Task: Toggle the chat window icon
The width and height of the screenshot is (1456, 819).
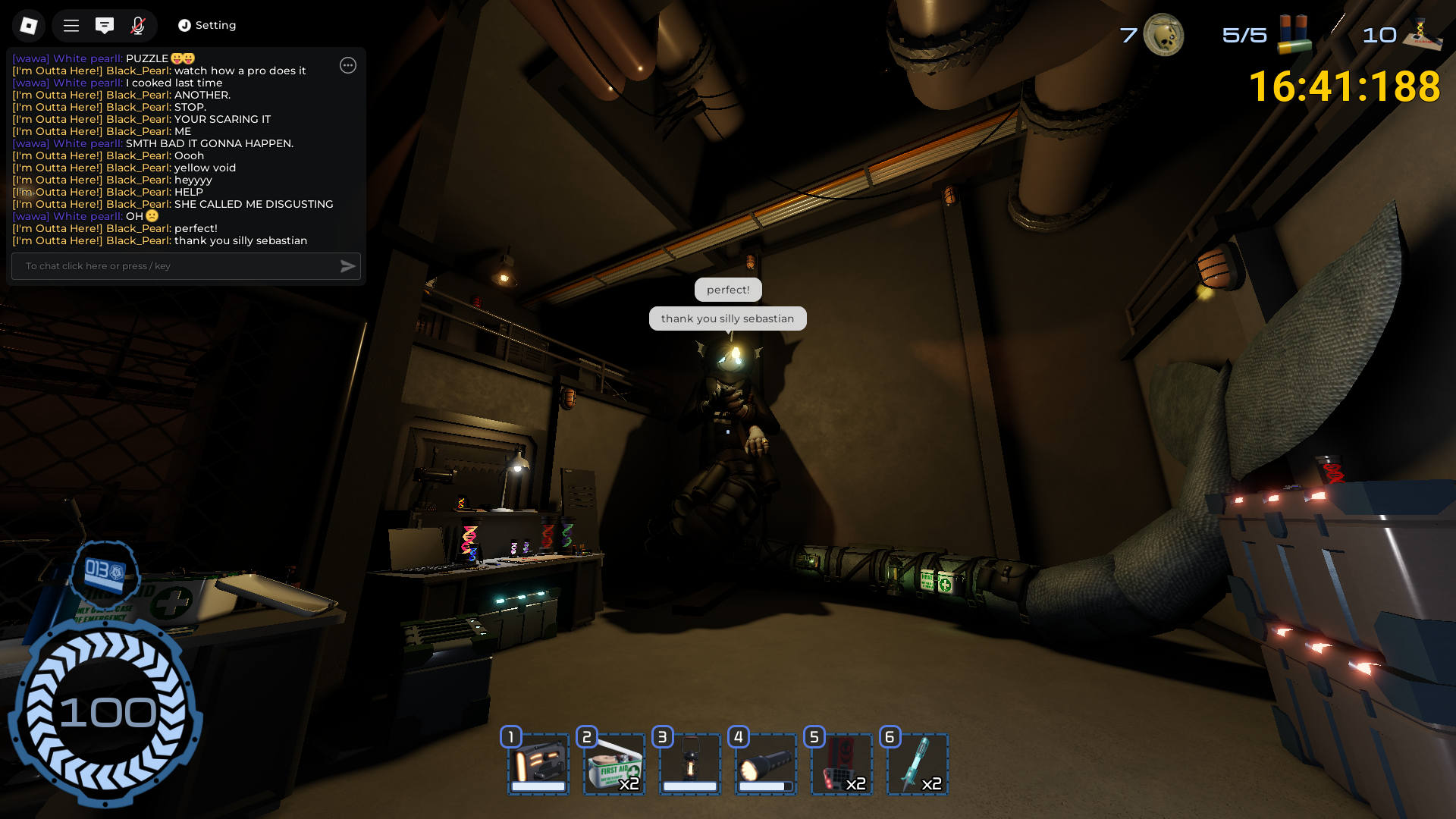Action: pos(105,26)
